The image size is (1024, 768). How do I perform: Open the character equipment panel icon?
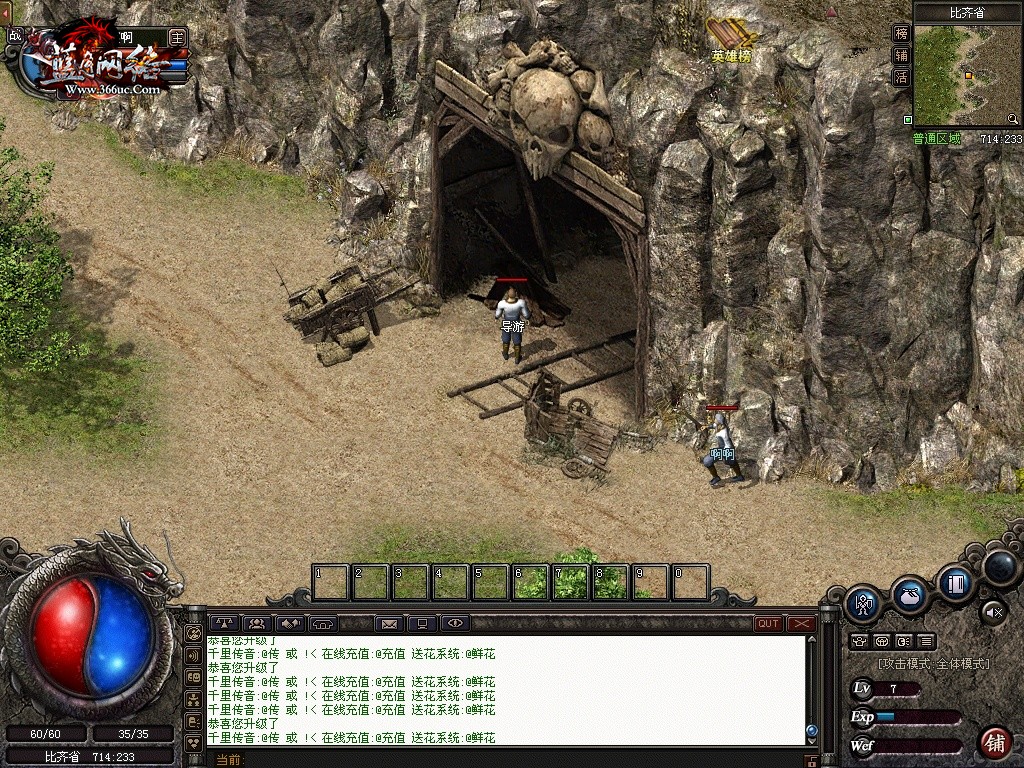click(x=862, y=604)
